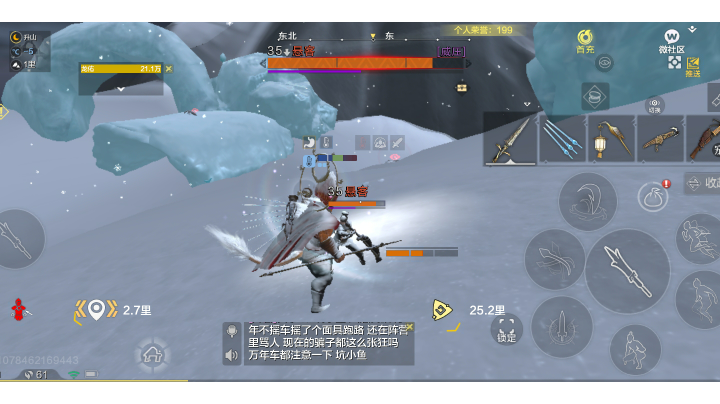
Task: Open the 微社区 community page
Action: tap(672, 40)
